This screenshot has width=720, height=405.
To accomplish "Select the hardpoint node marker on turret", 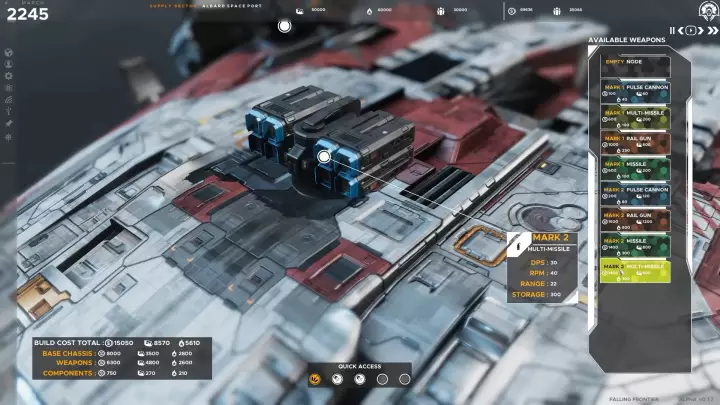I will point(324,156).
